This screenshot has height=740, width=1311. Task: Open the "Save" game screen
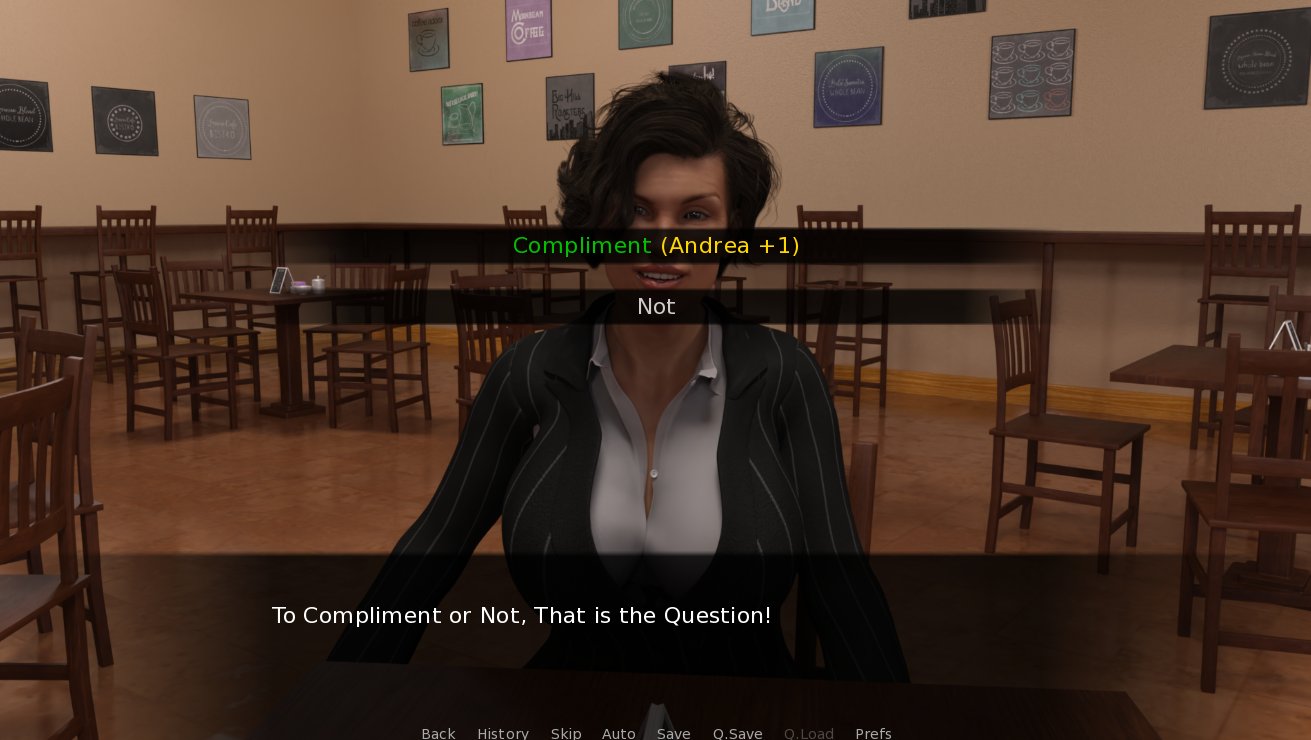pos(673,733)
